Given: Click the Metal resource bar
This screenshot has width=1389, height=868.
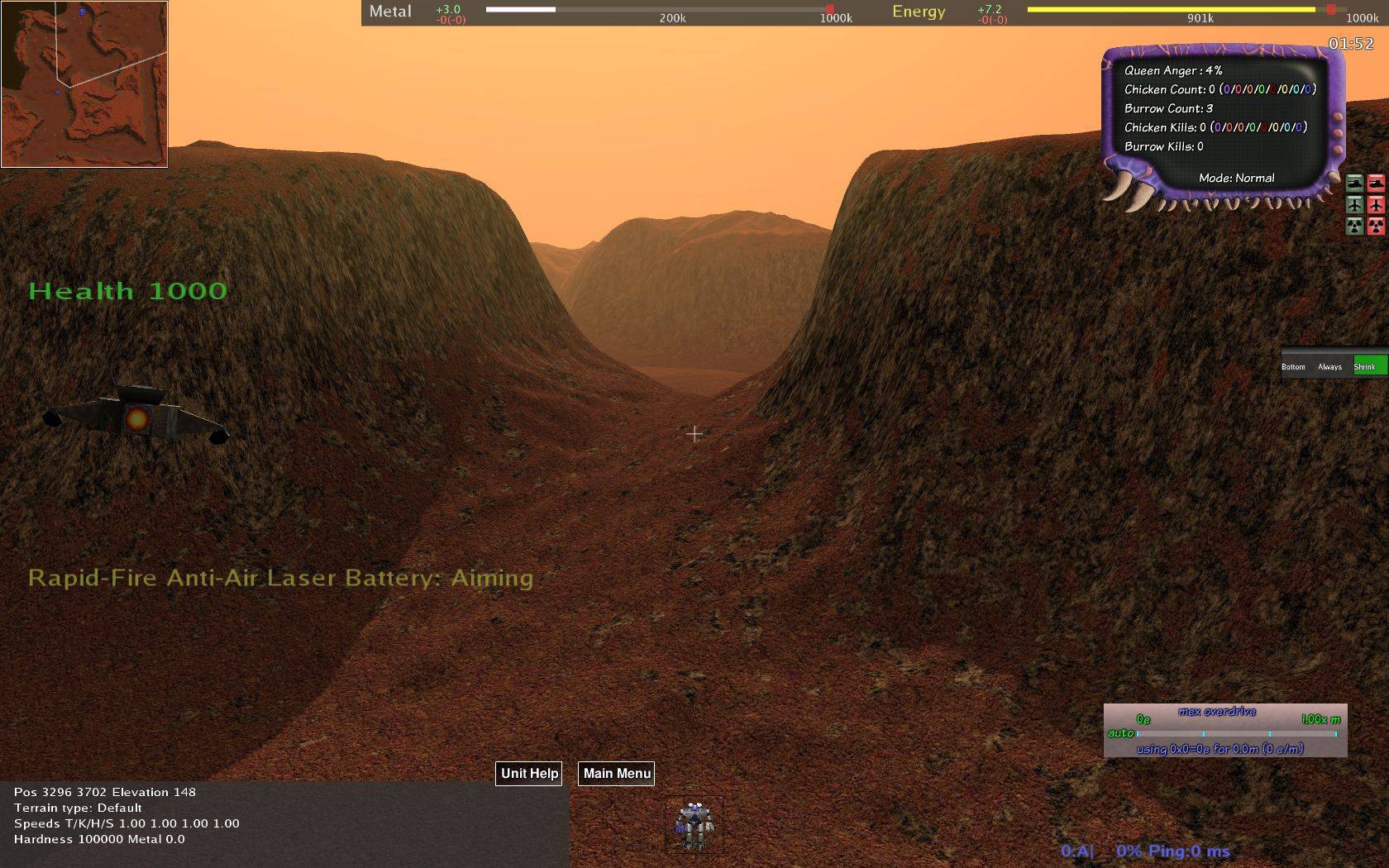Looking at the screenshot, I should (x=658, y=10).
